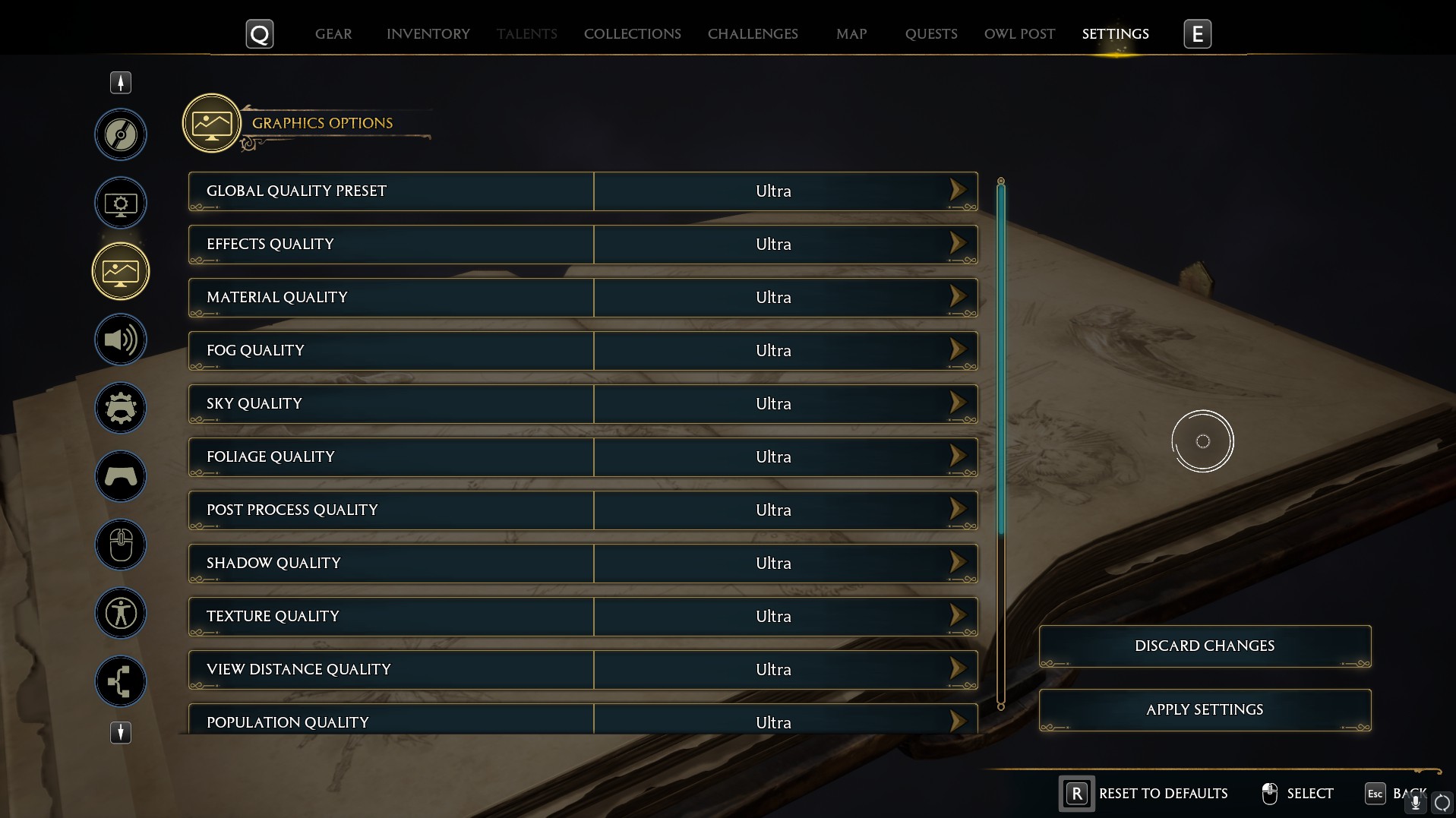
Task: Open Audio Options via the speaker icon
Action: 120,340
